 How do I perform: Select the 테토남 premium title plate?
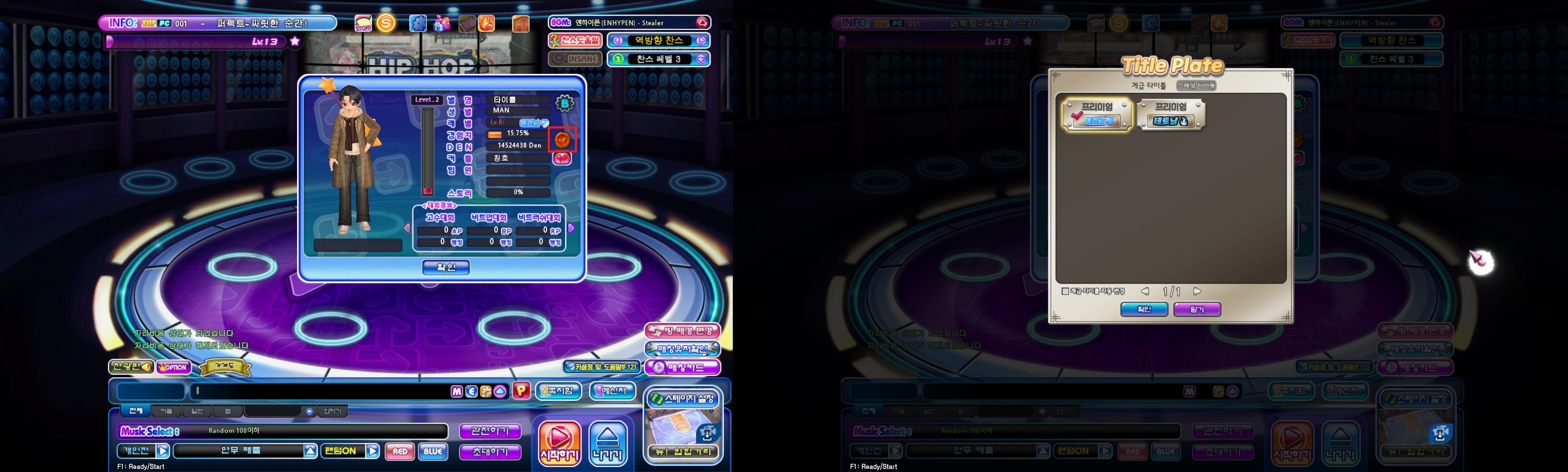(x=1170, y=115)
